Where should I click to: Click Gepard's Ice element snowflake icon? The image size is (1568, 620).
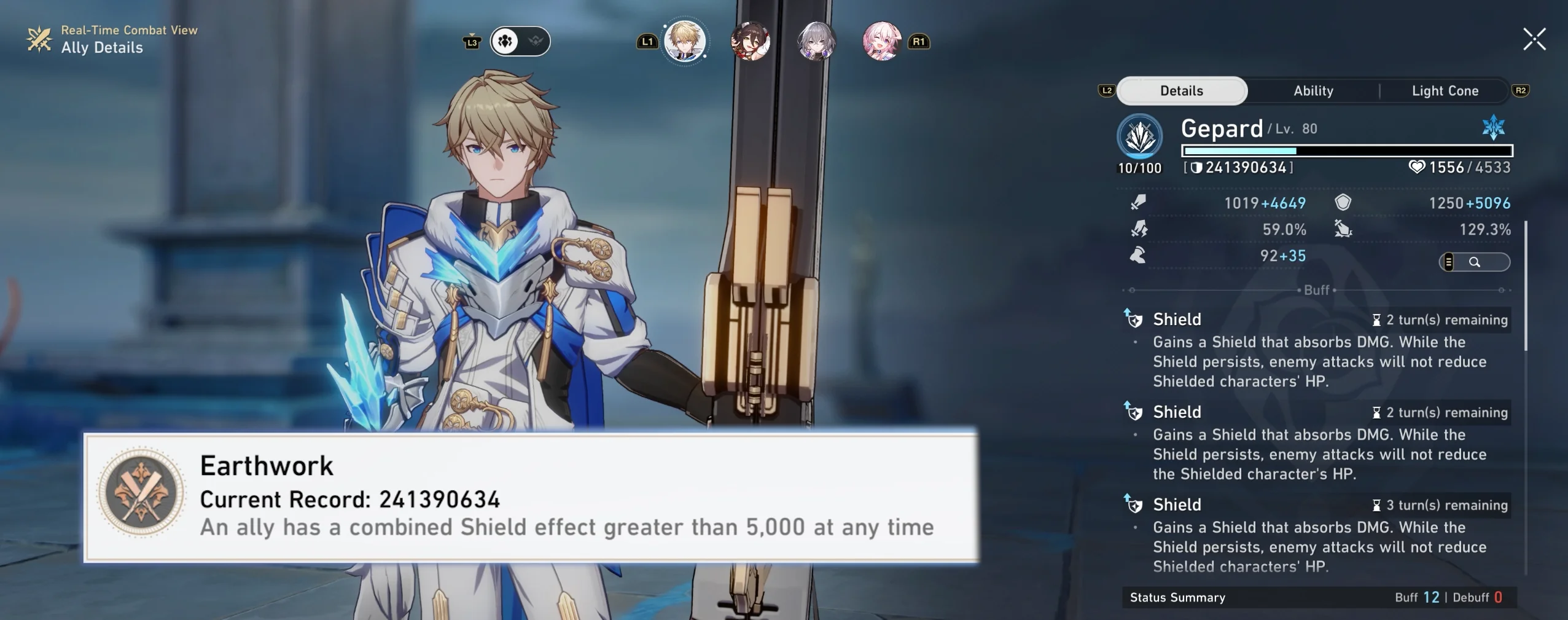pos(1492,127)
